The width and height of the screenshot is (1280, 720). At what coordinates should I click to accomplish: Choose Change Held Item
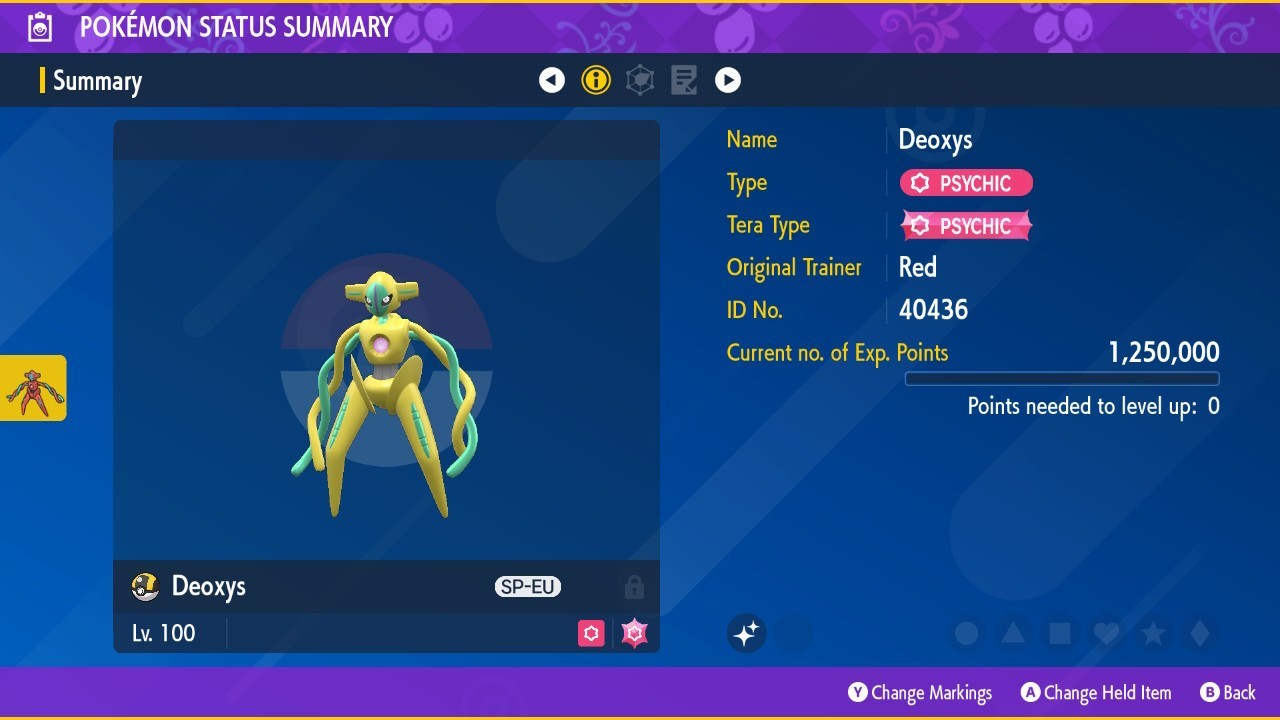1095,692
